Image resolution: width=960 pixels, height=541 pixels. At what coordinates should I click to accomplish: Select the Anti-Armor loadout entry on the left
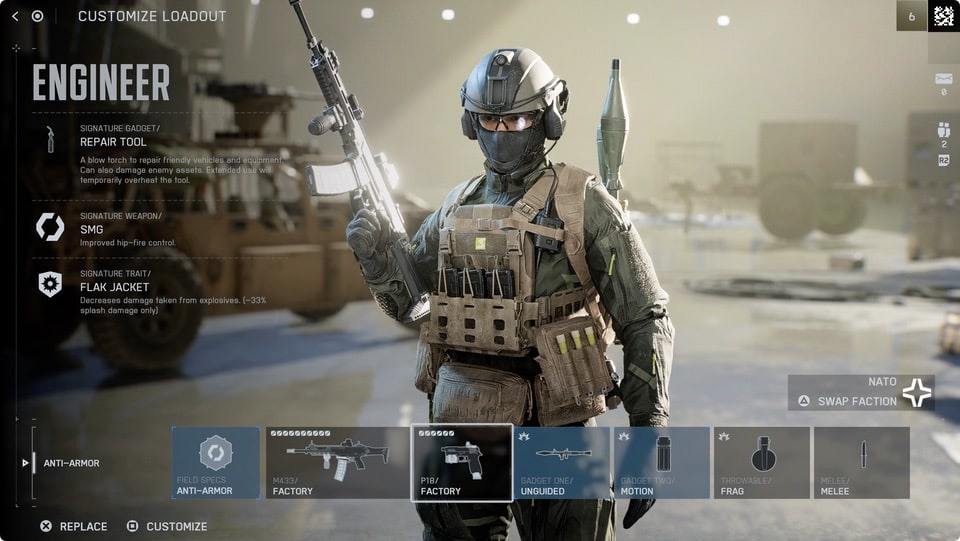tap(70, 463)
